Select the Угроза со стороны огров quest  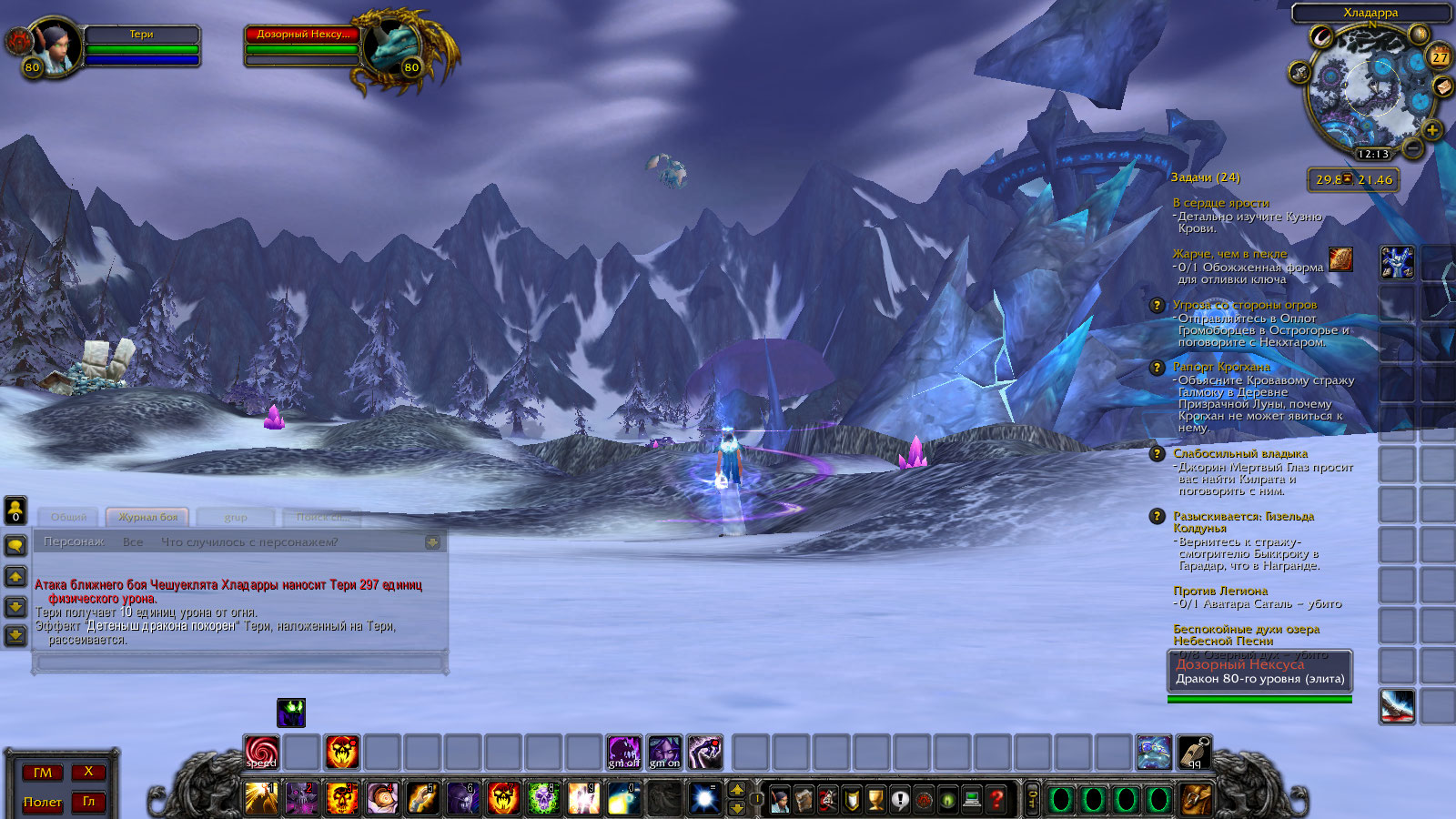pos(1244,305)
